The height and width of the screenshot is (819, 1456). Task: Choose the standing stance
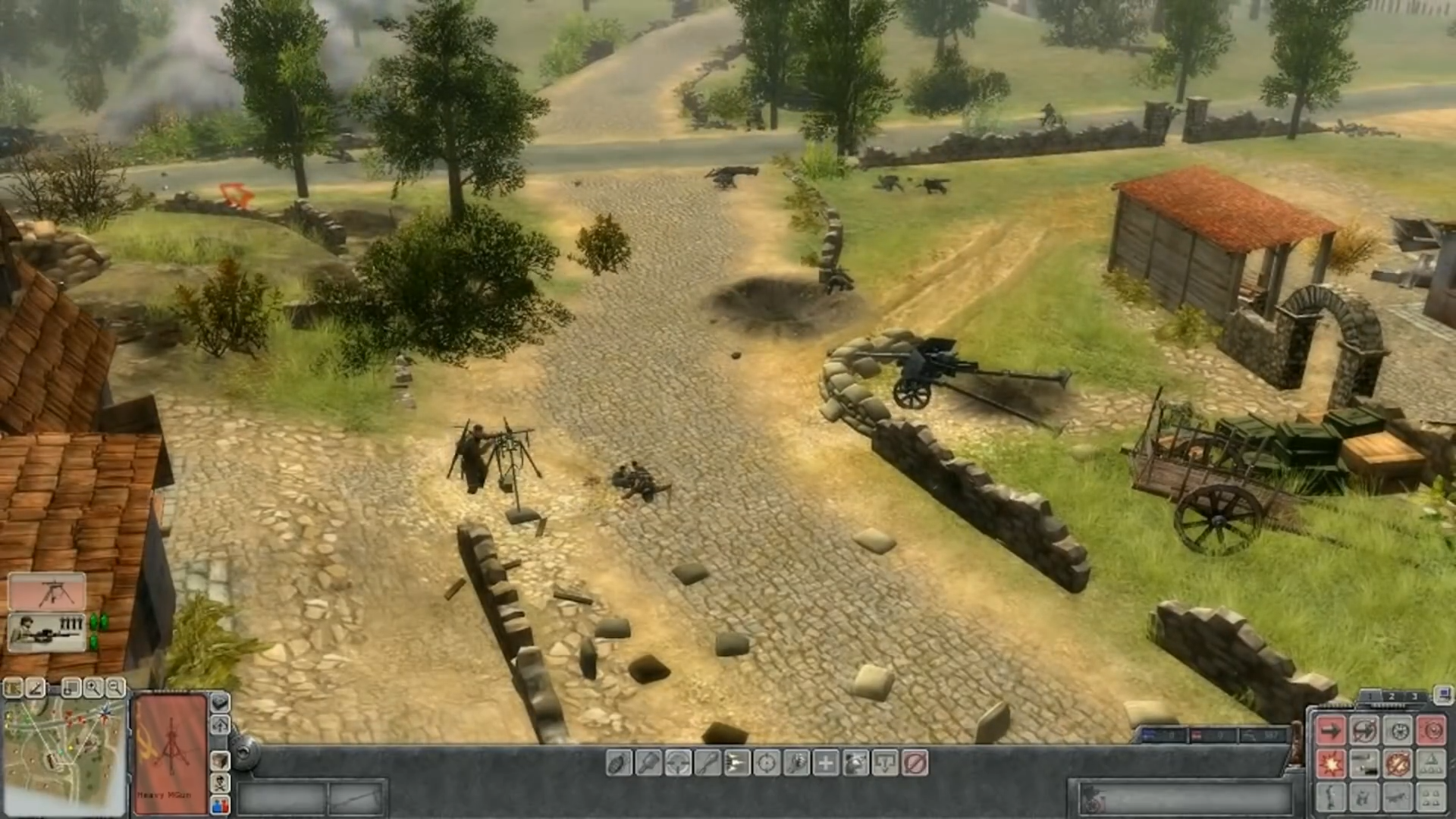(1331, 798)
